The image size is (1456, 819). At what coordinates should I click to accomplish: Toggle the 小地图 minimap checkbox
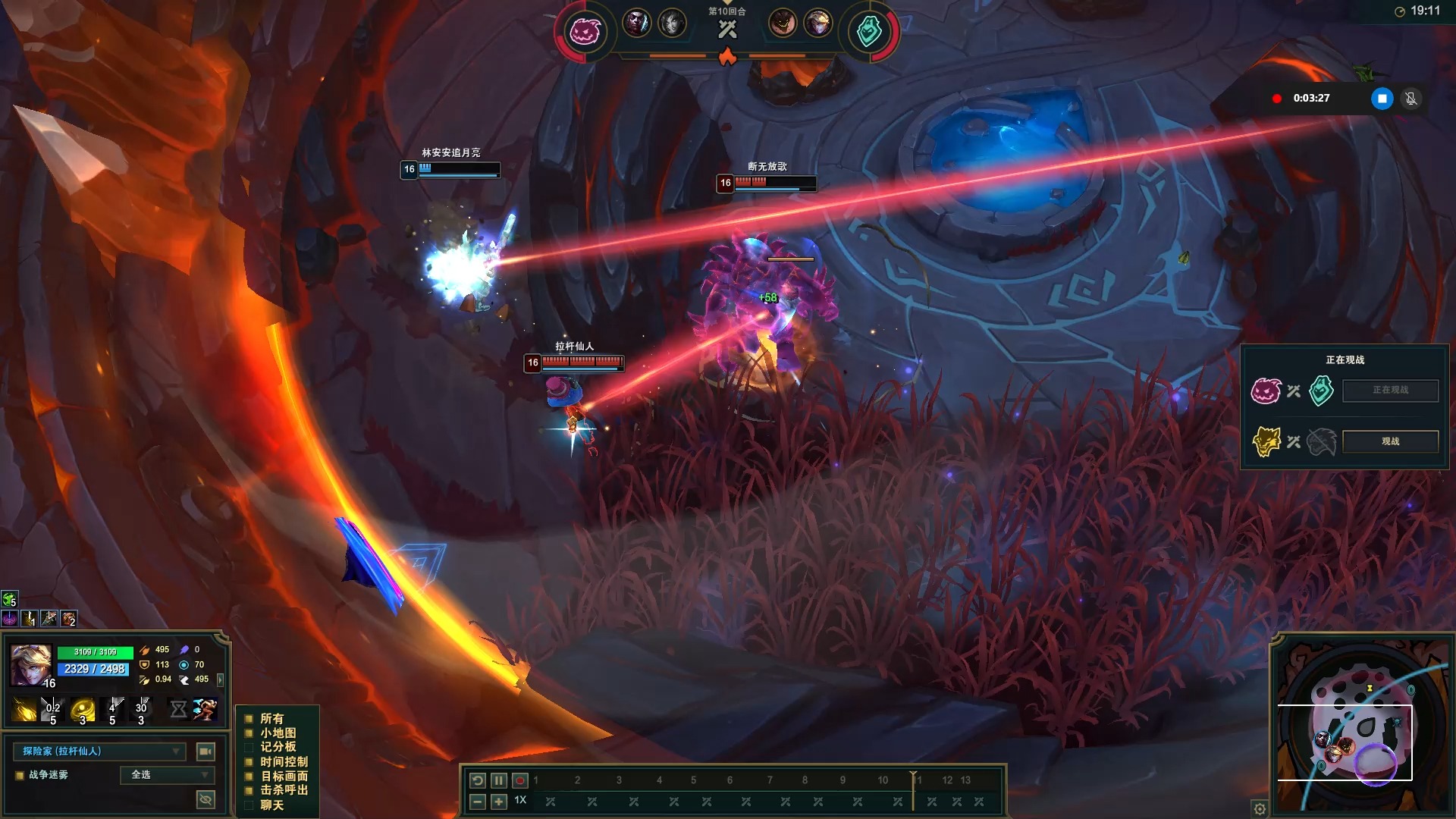click(x=249, y=733)
